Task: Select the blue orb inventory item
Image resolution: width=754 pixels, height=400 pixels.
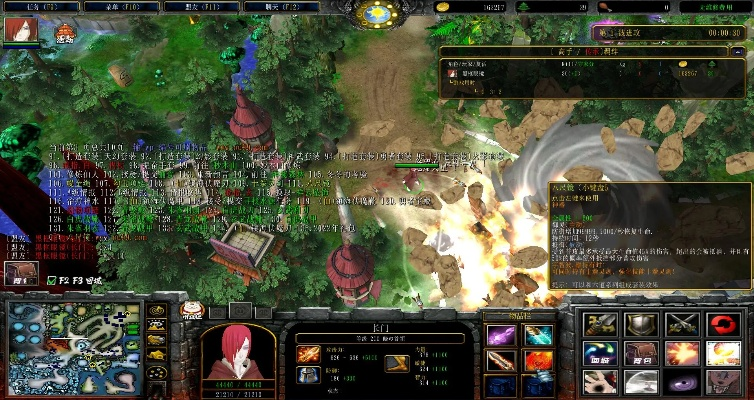Action: (536, 335)
